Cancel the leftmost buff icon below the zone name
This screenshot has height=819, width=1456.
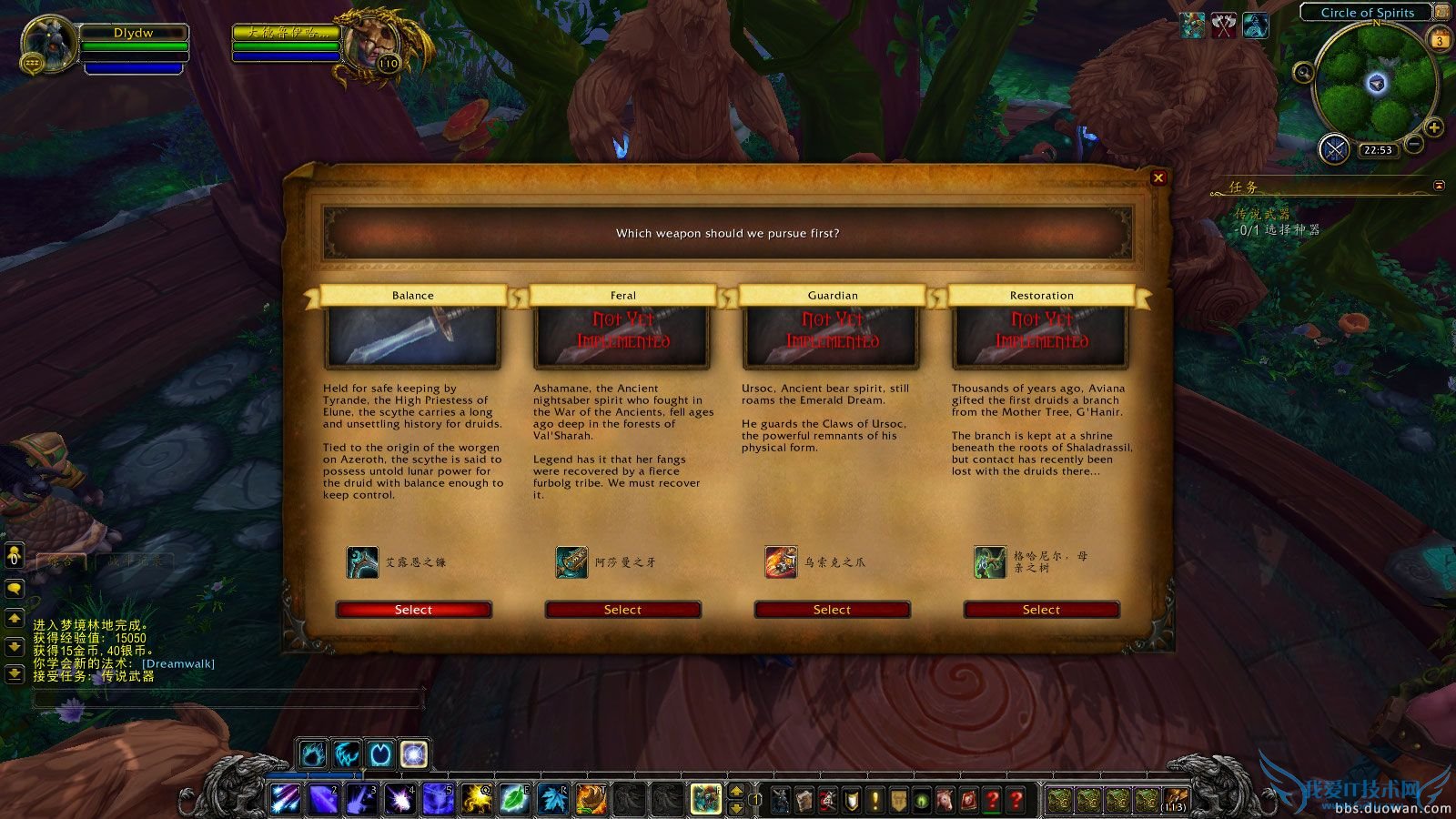click(1192, 25)
